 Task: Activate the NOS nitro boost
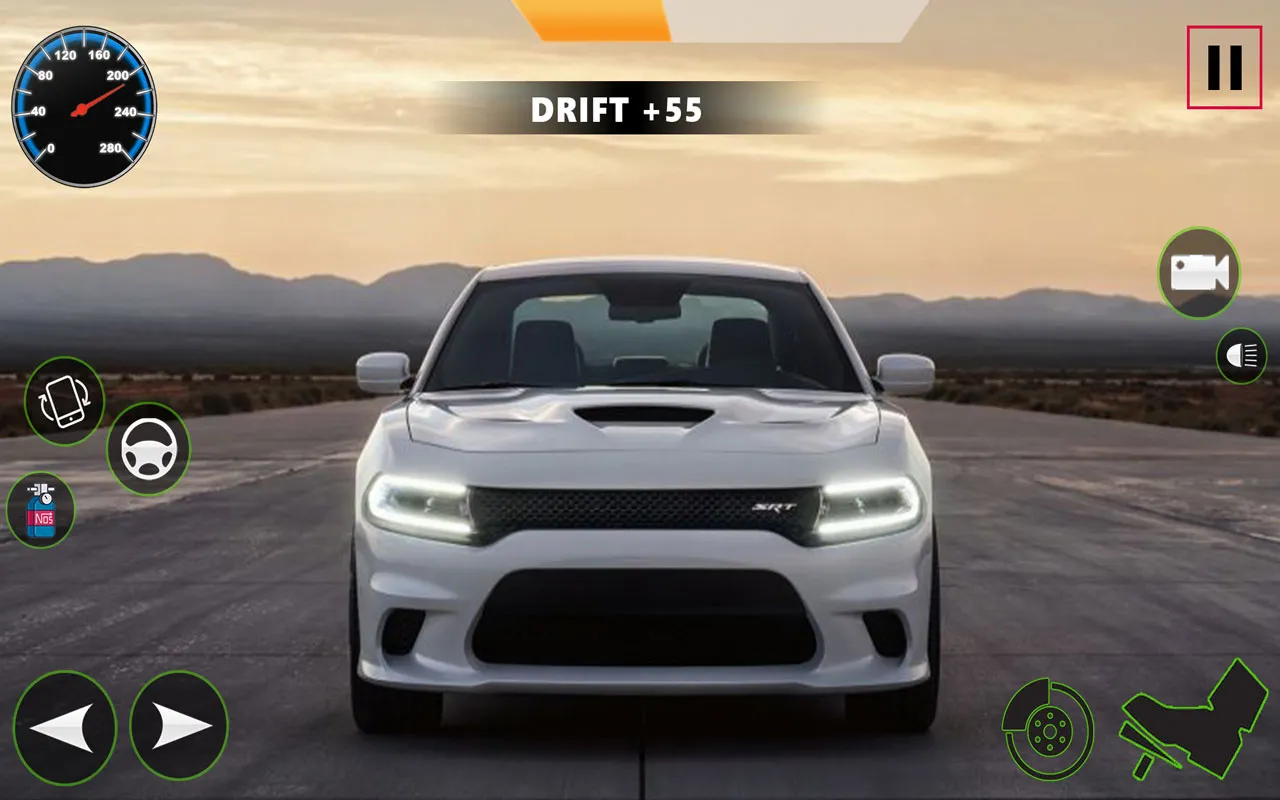(42, 511)
